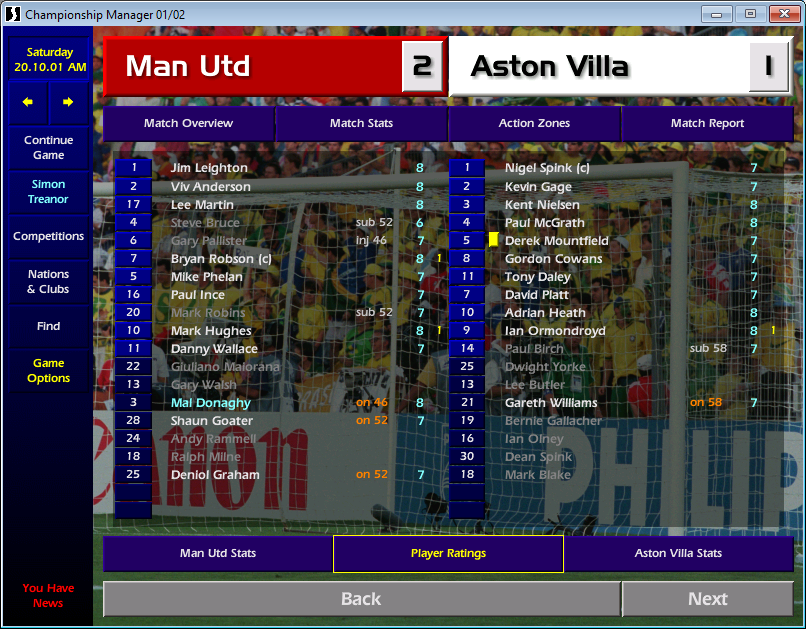Select player Mal Donaghy in the list
The width and height of the screenshot is (806, 629).
click(211, 403)
